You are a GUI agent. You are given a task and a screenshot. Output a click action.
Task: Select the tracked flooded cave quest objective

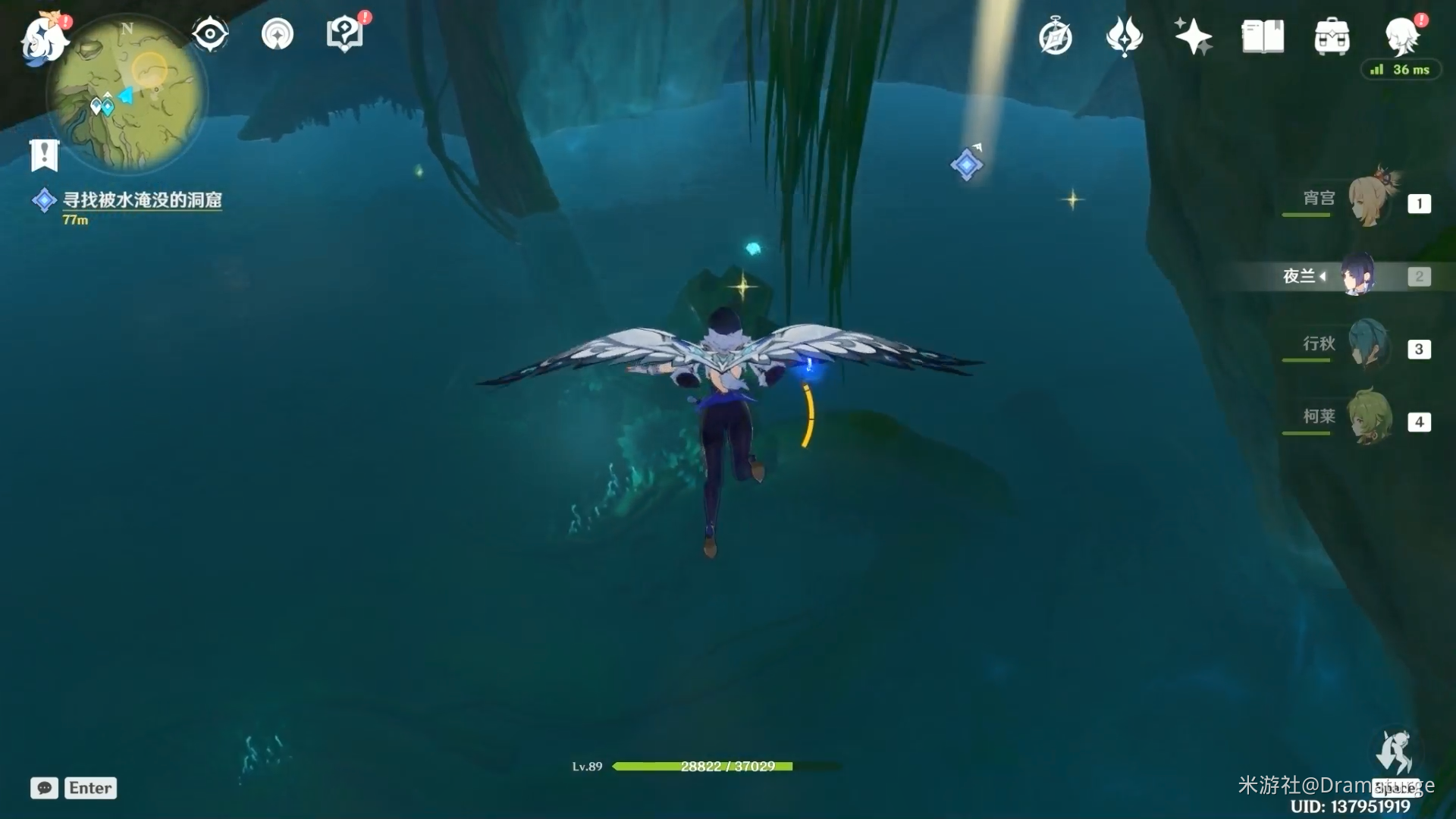pos(142,199)
